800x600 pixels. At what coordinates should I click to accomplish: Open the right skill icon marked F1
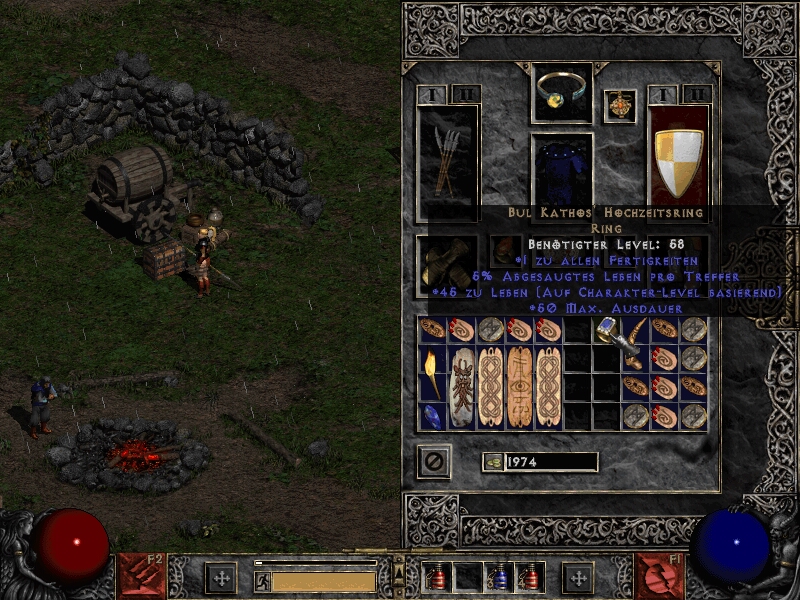click(x=659, y=576)
